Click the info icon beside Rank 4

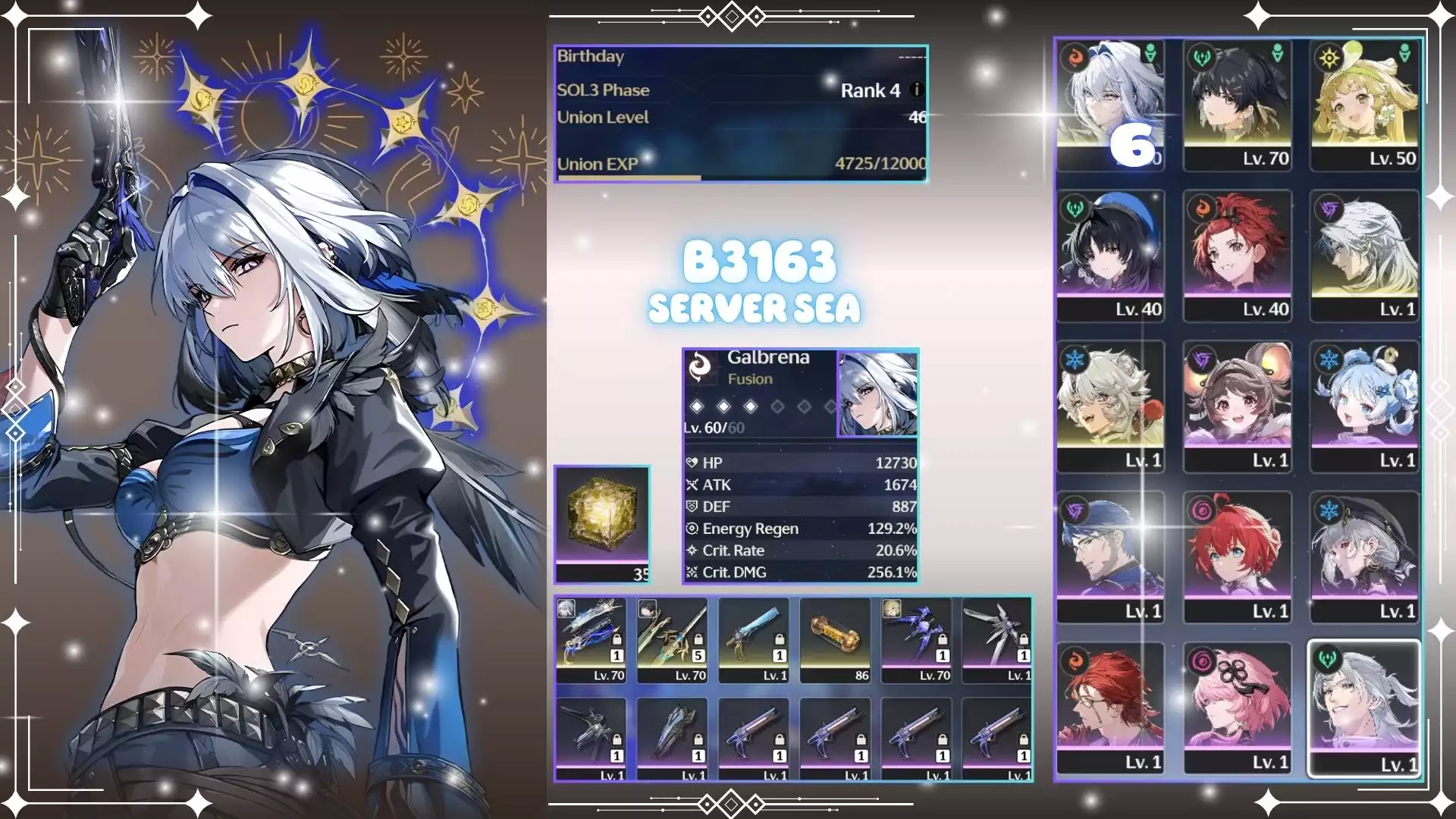pyautogui.click(x=916, y=90)
